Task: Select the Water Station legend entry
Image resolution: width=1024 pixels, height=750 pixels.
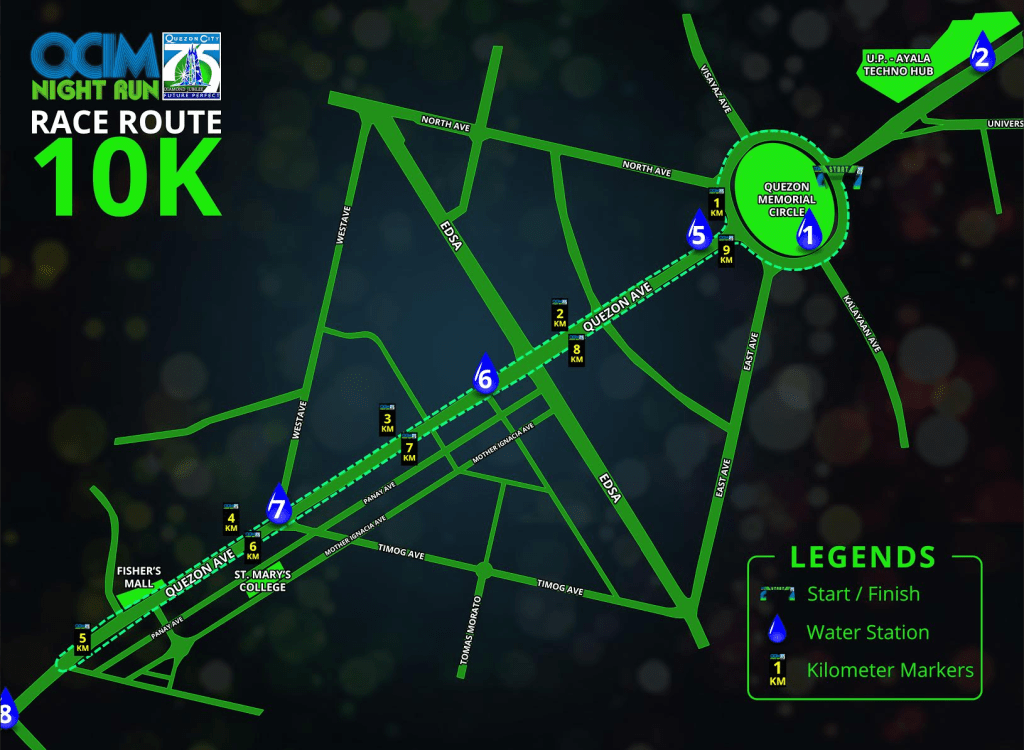Action: pyautogui.click(x=867, y=632)
